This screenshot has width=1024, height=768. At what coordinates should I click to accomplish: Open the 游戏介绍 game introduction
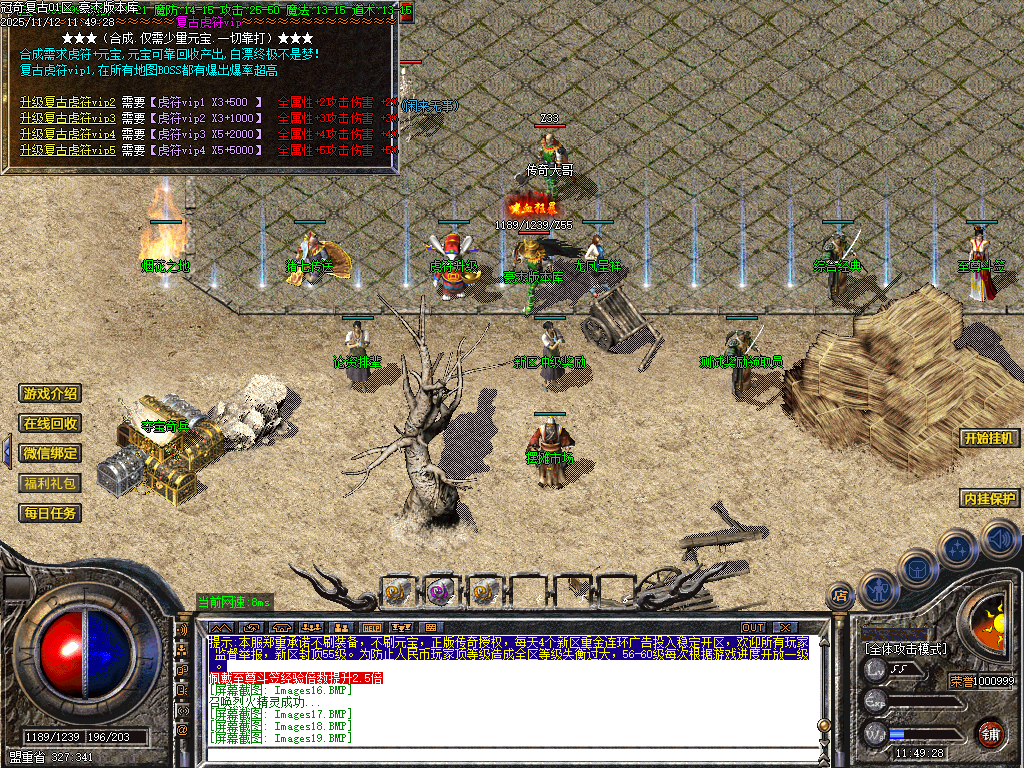pos(51,394)
